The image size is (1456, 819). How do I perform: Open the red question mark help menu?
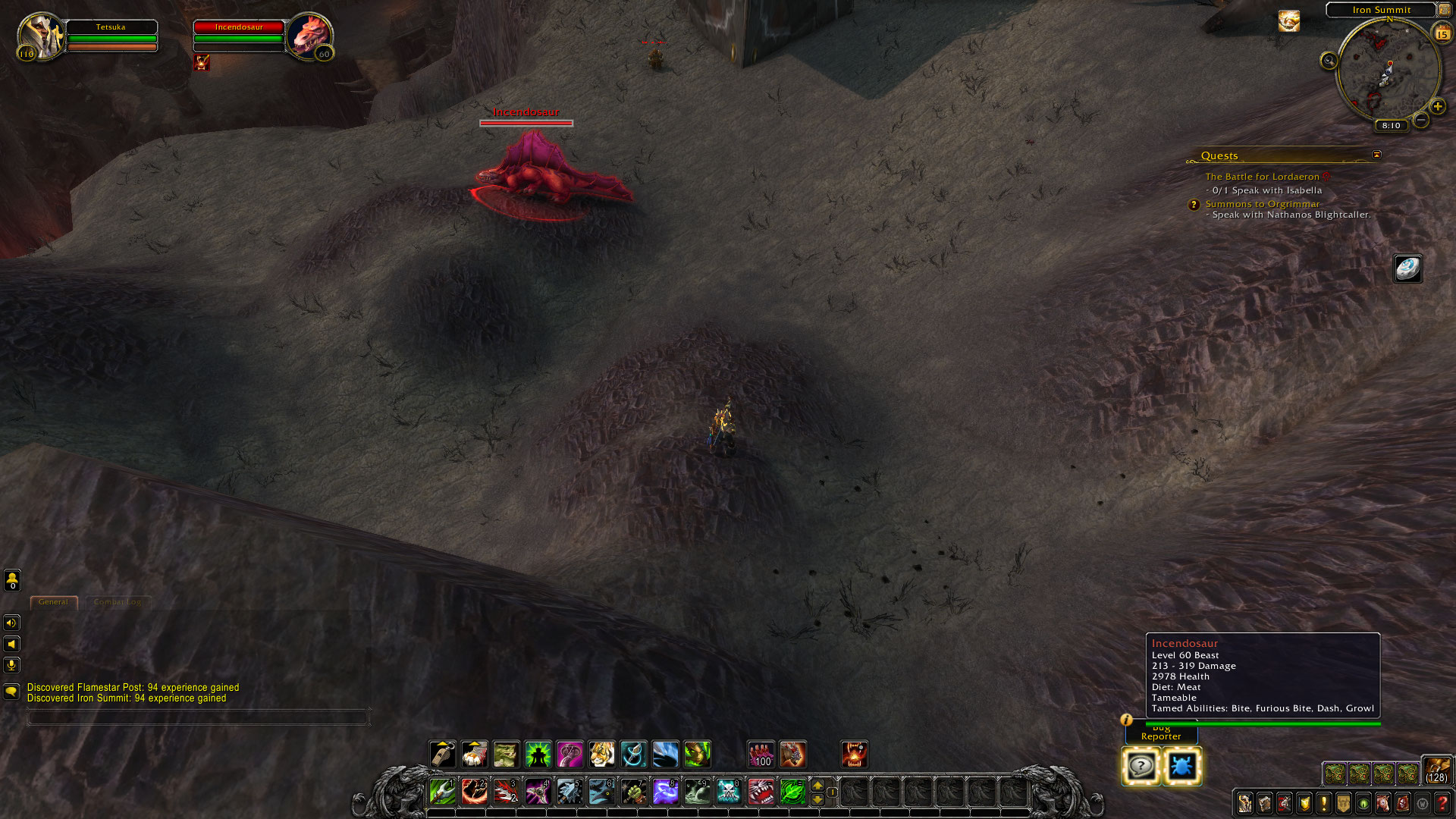tap(1442, 803)
